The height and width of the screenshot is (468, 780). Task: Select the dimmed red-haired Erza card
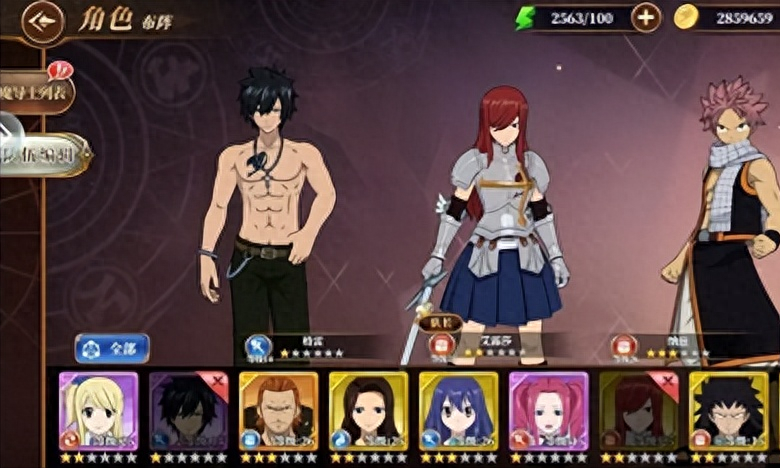coord(638,410)
